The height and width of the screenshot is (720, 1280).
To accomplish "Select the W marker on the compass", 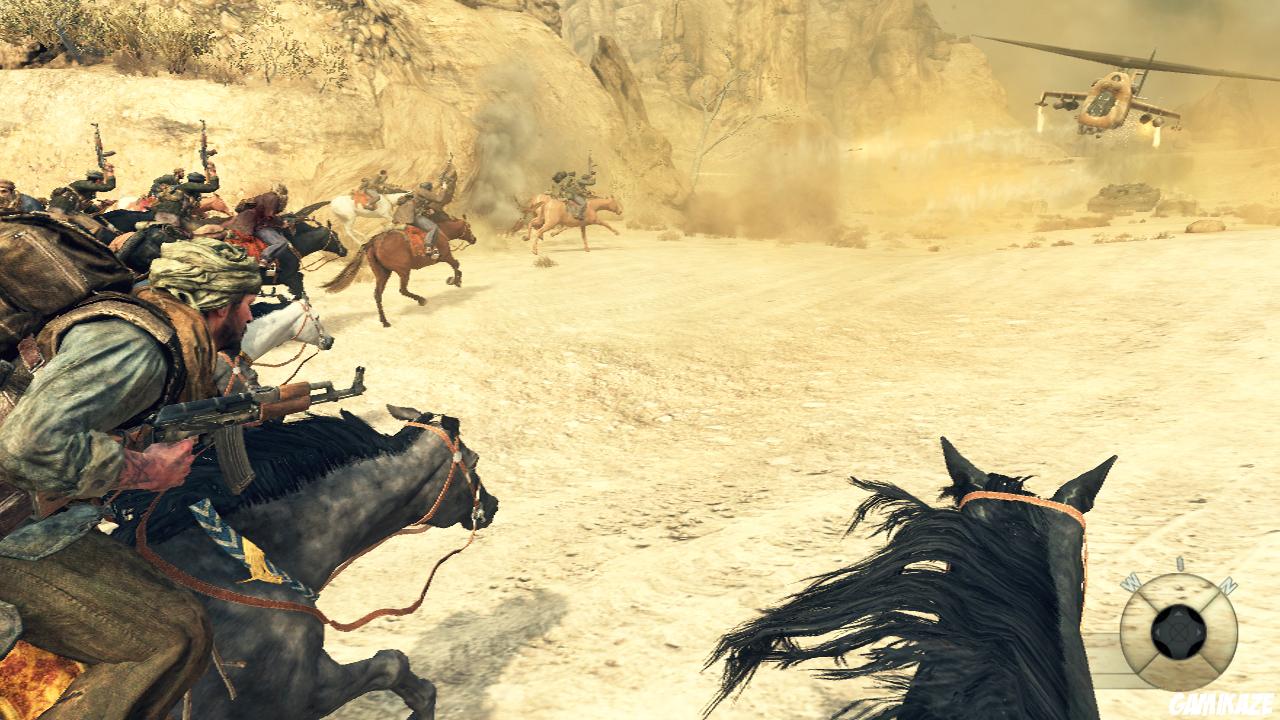I will coord(1131,581).
